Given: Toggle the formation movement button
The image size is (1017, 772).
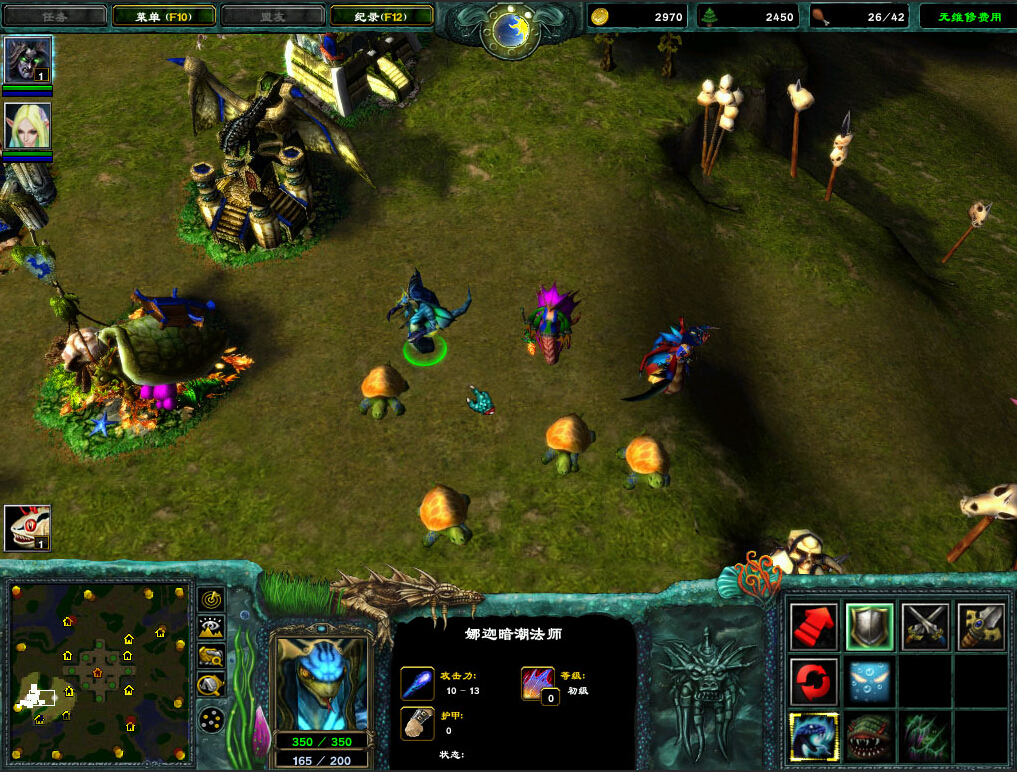Looking at the screenshot, I should (x=210, y=719).
